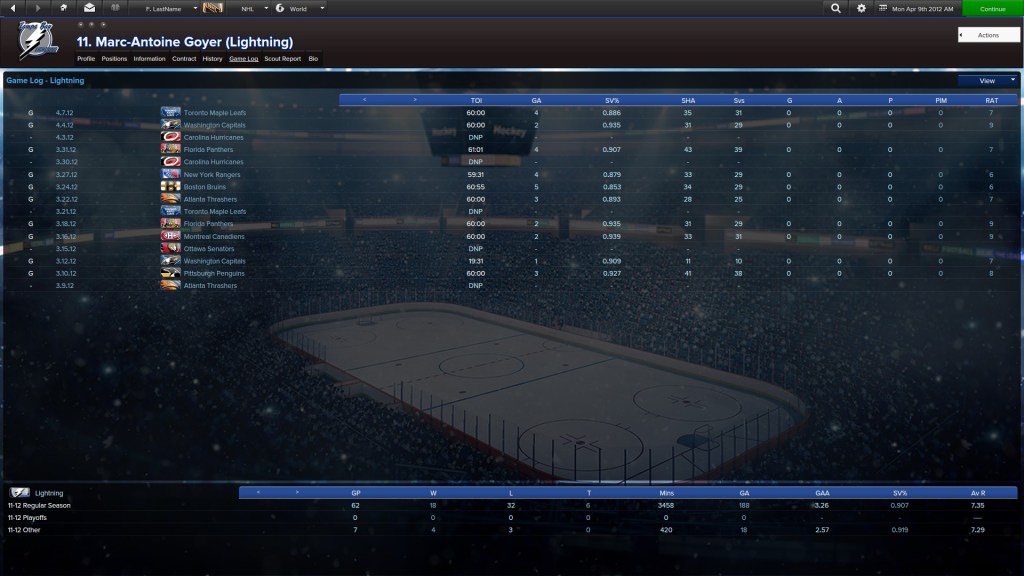Open the New York Rangers game row

pos(213,175)
